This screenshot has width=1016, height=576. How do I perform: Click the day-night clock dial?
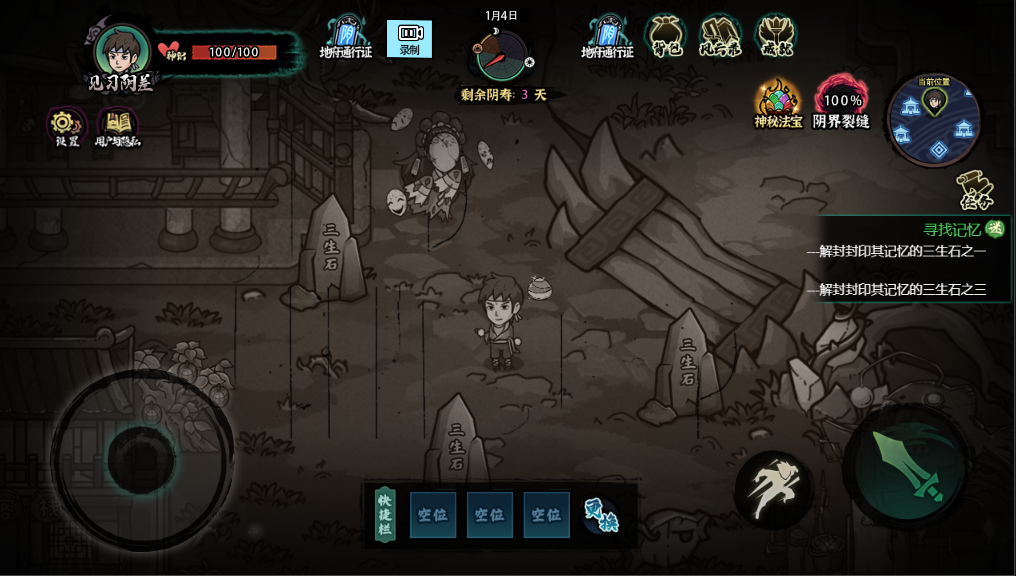pyautogui.click(x=501, y=56)
